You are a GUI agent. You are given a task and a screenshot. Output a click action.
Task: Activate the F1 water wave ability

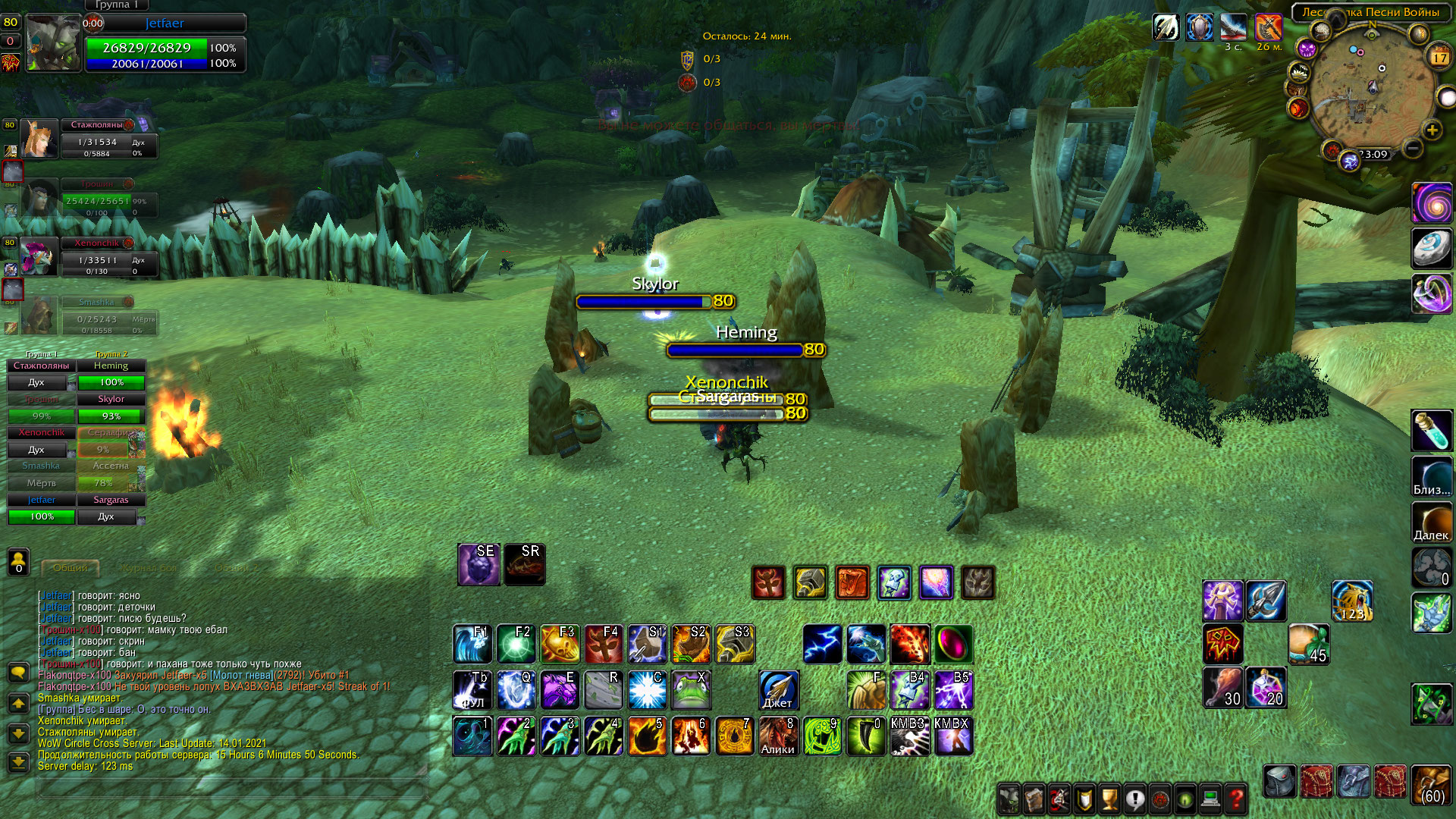click(472, 644)
